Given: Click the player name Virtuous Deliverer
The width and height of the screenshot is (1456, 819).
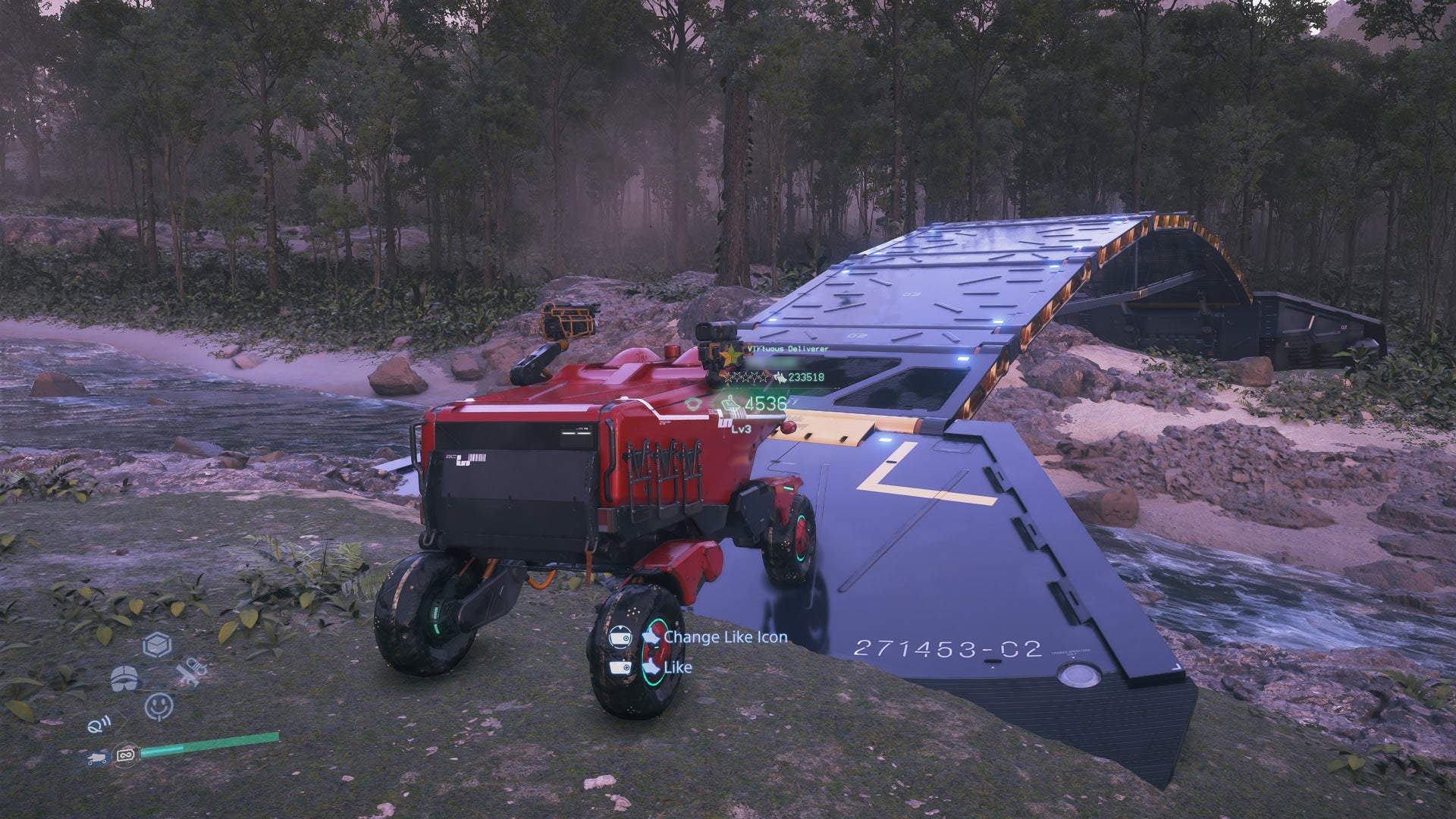Looking at the screenshot, I should coord(788,350).
